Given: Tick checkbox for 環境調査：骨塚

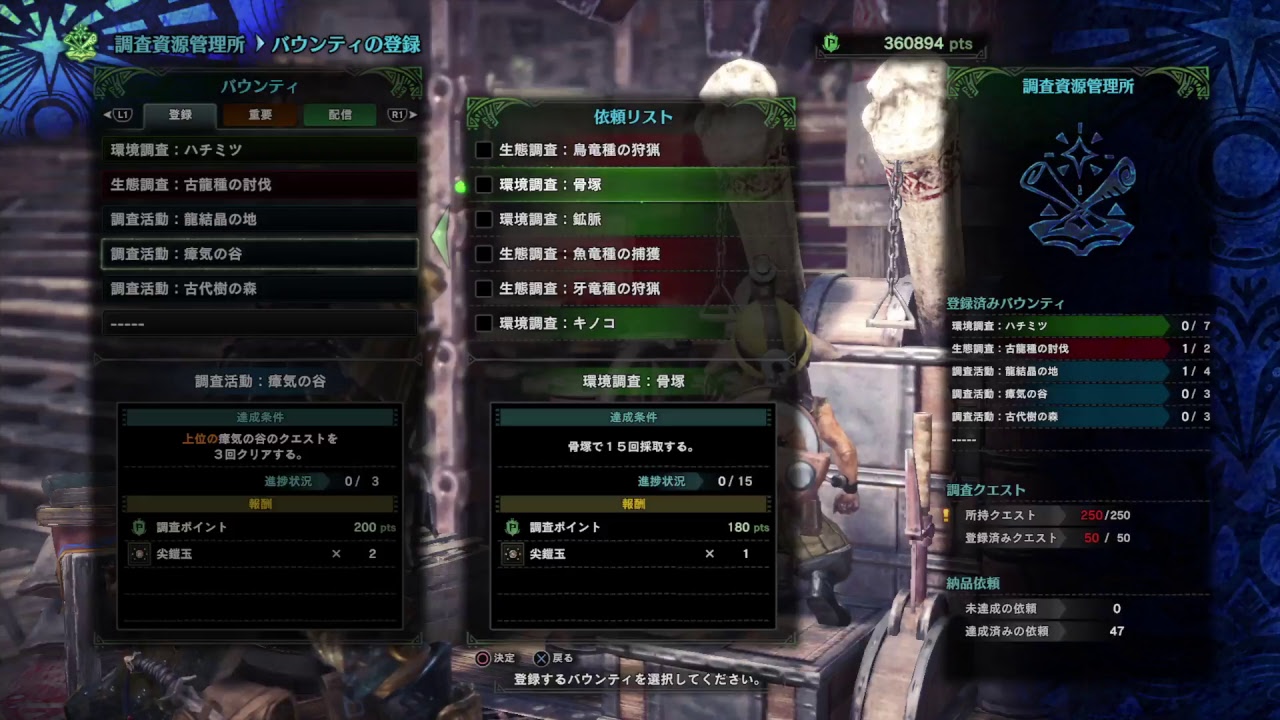Looking at the screenshot, I should click(x=484, y=185).
